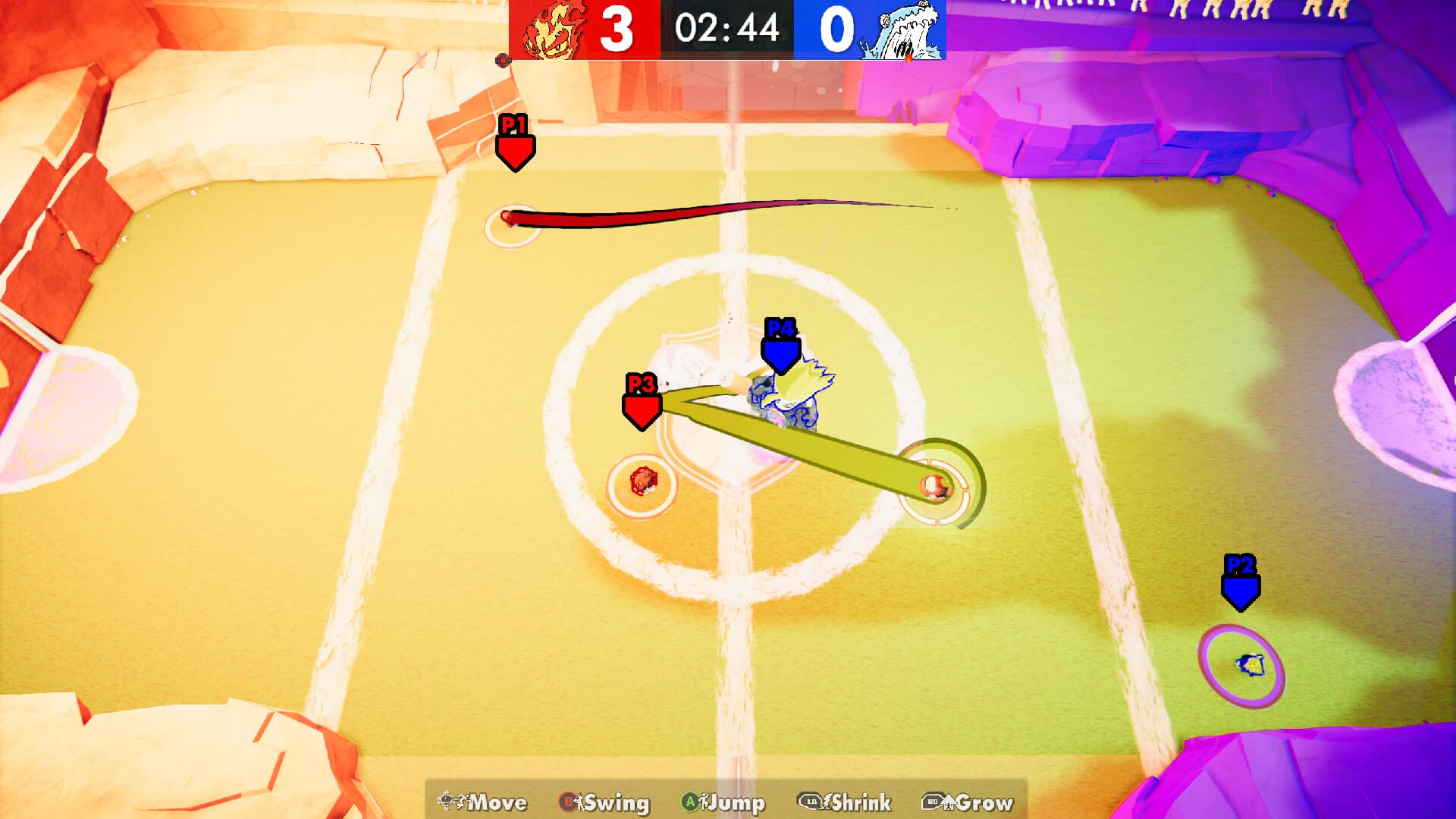Click the B Swing button icon

tap(567, 802)
